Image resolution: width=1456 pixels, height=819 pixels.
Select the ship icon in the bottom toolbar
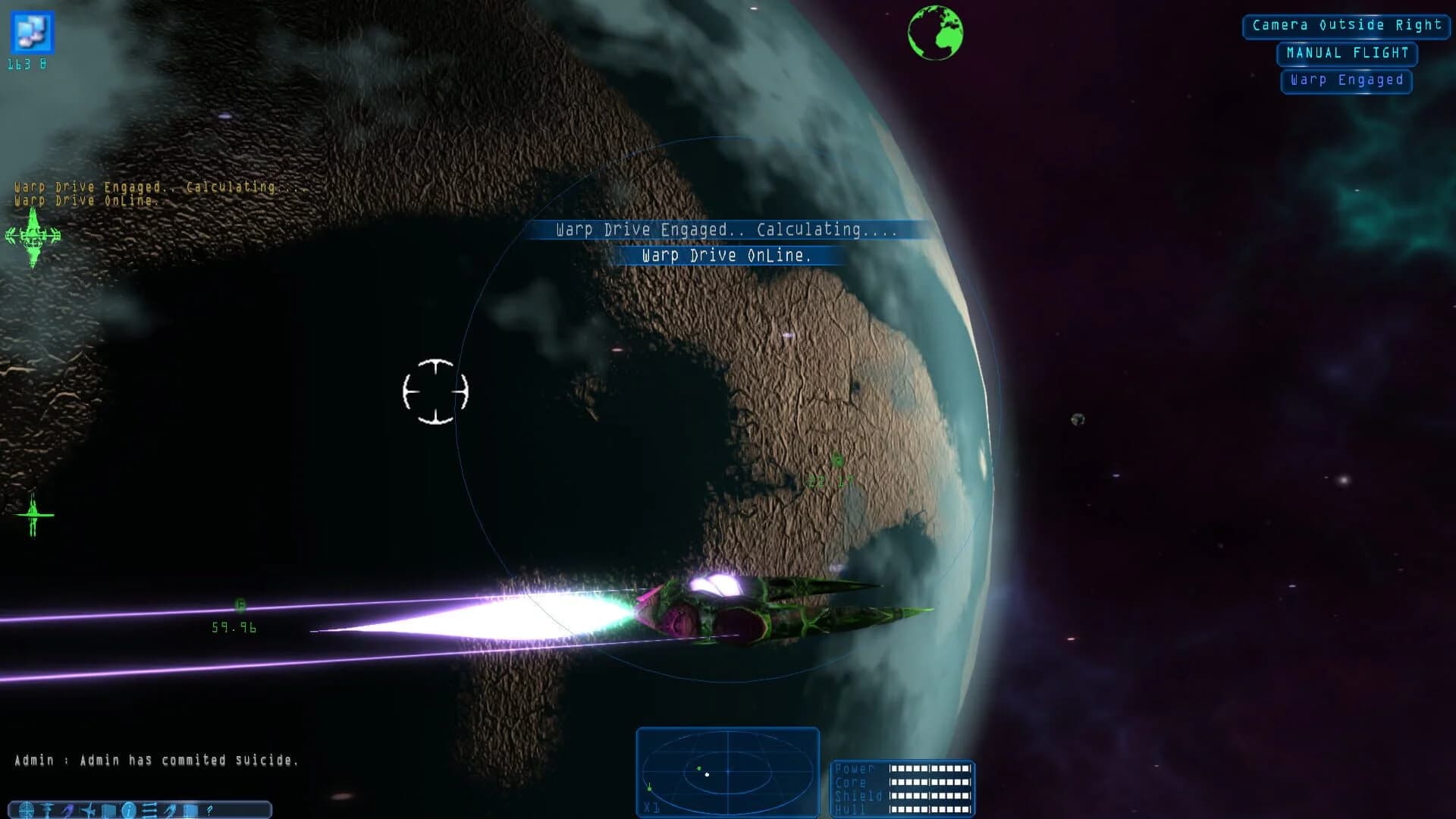(88, 810)
